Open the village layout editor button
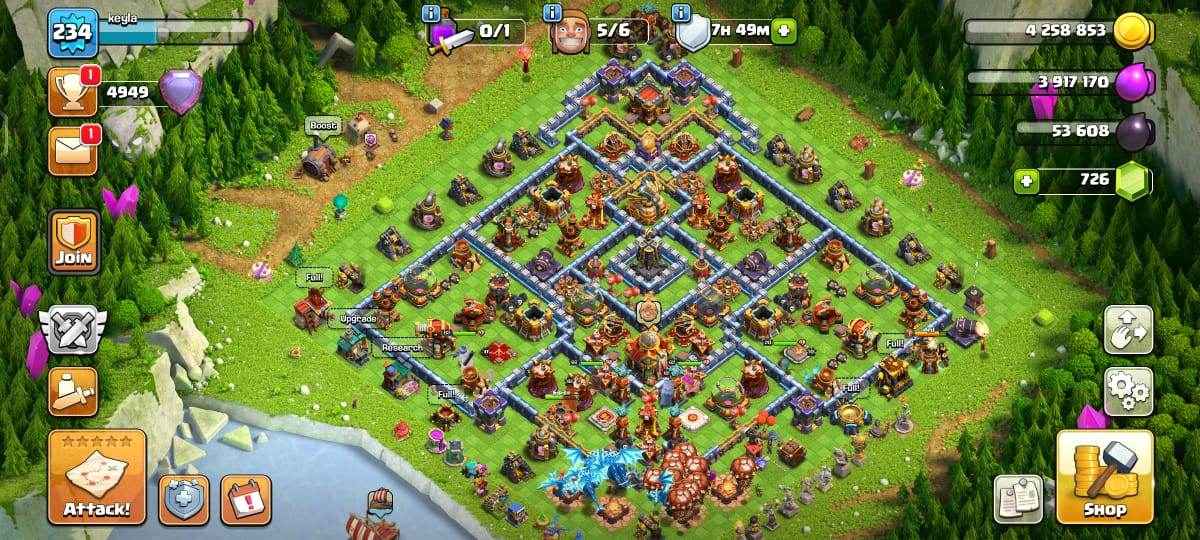Screen dimensions: 1200x540 click(1127, 330)
